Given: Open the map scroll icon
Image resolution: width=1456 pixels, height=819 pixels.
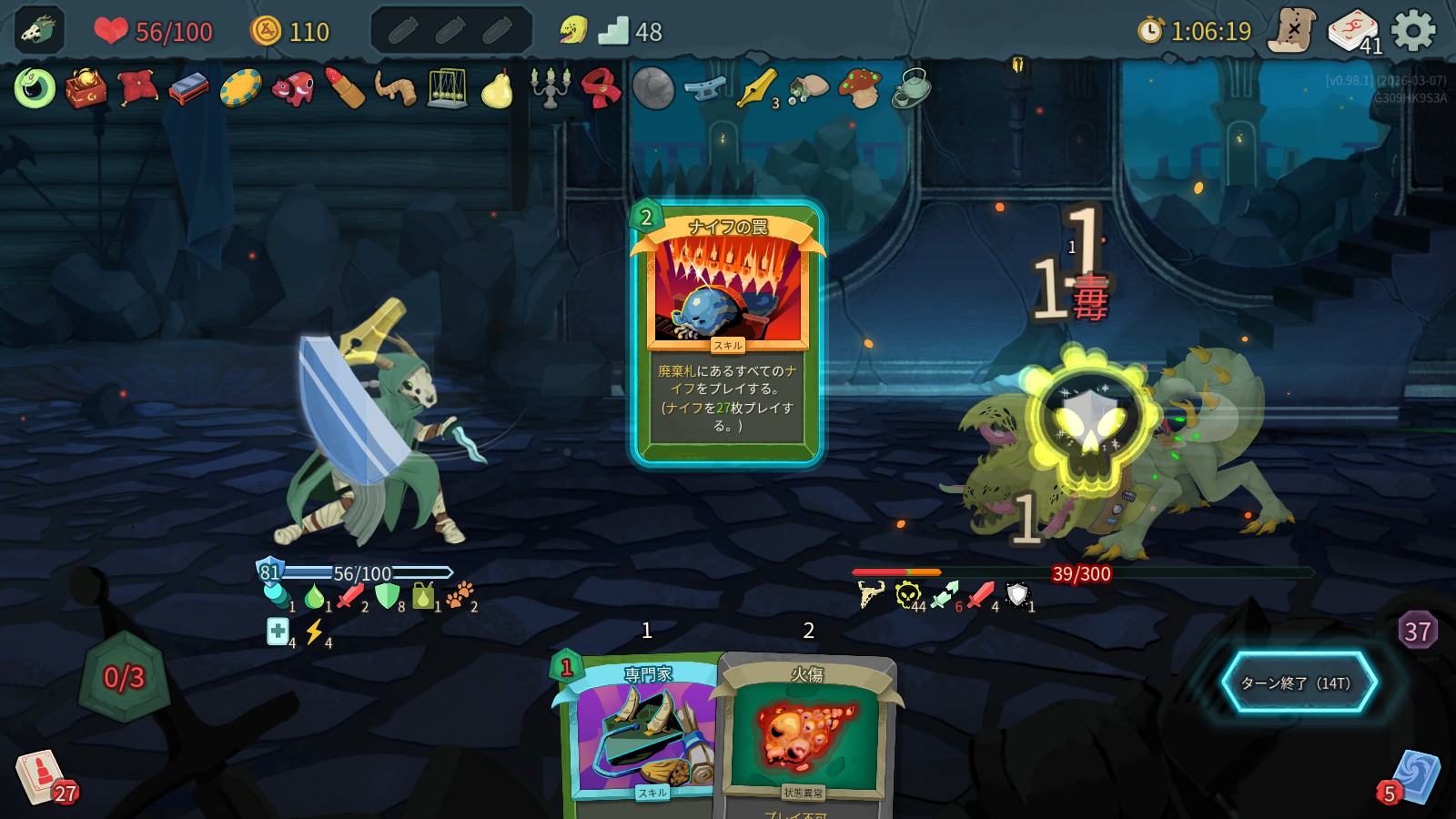Looking at the screenshot, I should point(1293,31).
